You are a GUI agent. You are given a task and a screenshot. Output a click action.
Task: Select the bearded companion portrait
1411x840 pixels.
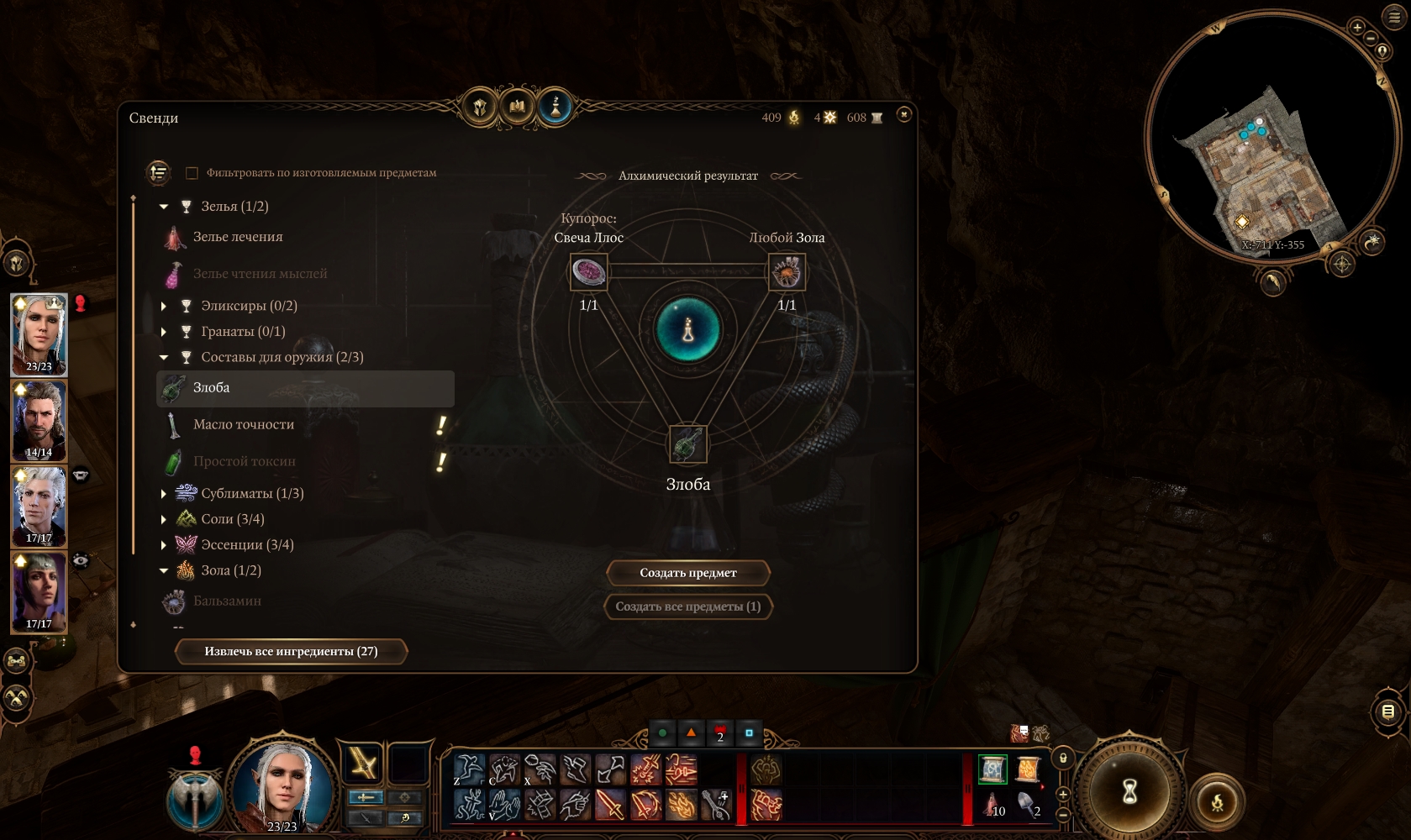click(x=39, y=420)
